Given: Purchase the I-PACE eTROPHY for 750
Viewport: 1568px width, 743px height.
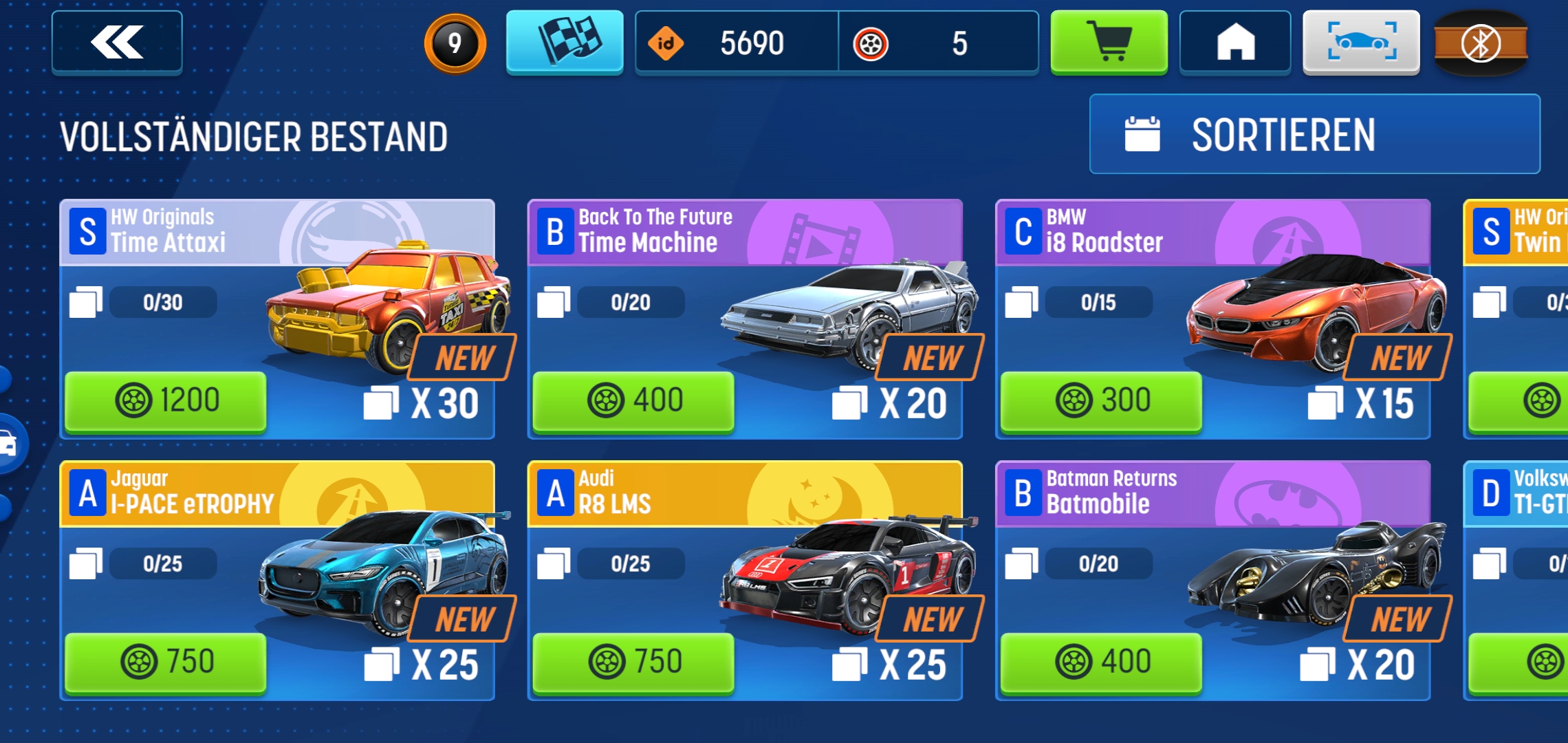Looking at the screenshot, I should [x=166, y=662].
